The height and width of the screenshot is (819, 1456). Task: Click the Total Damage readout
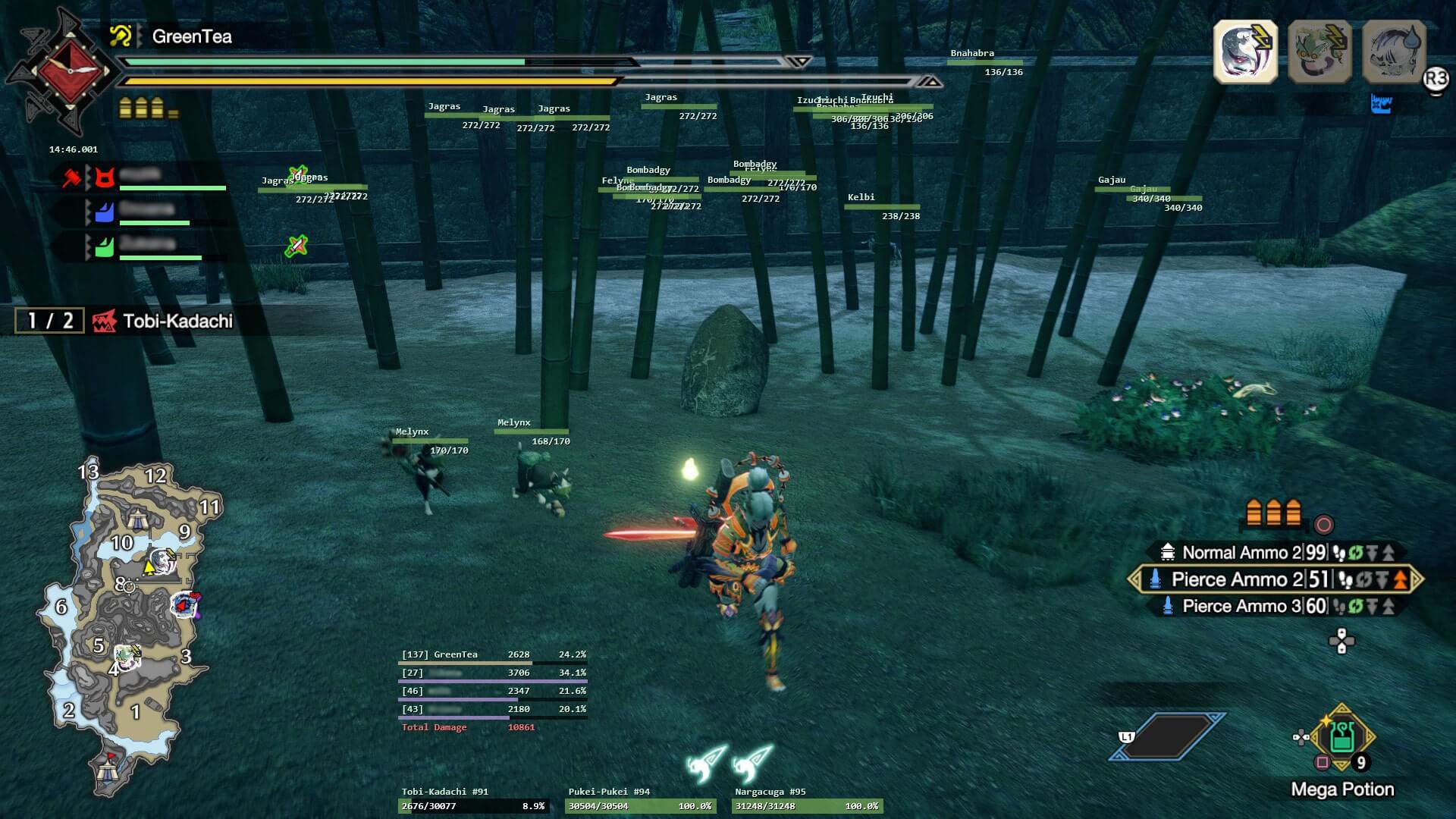pyautogui.click(x=434, y=726)
